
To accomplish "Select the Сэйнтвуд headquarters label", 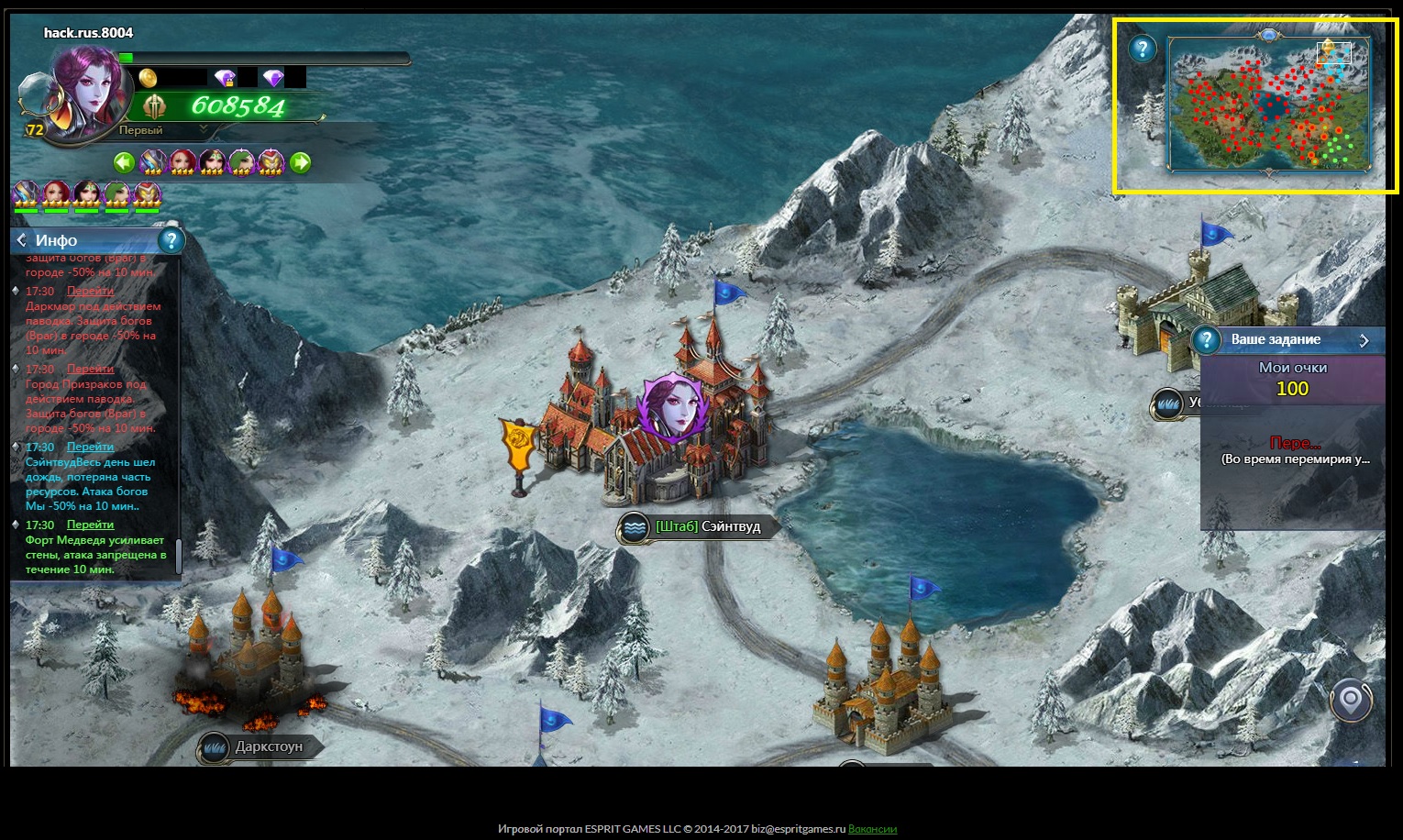I will [707, 527].
